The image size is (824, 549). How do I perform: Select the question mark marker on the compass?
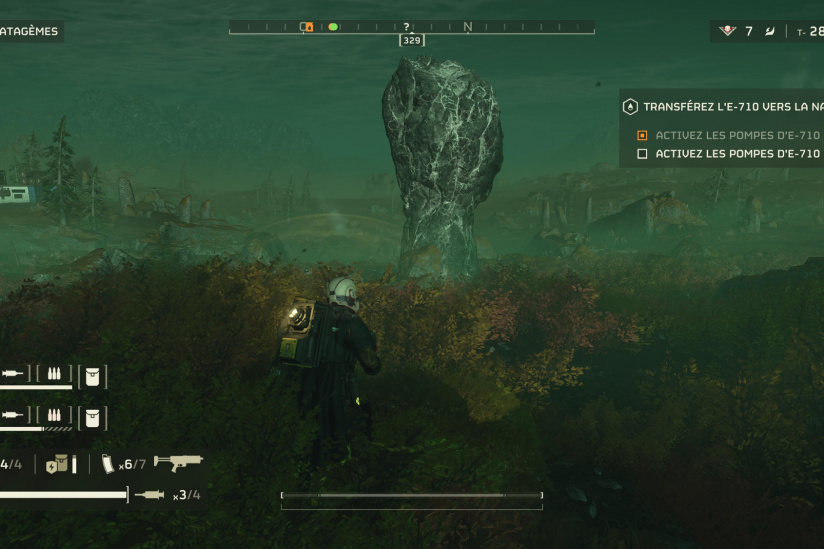[406, 27]
